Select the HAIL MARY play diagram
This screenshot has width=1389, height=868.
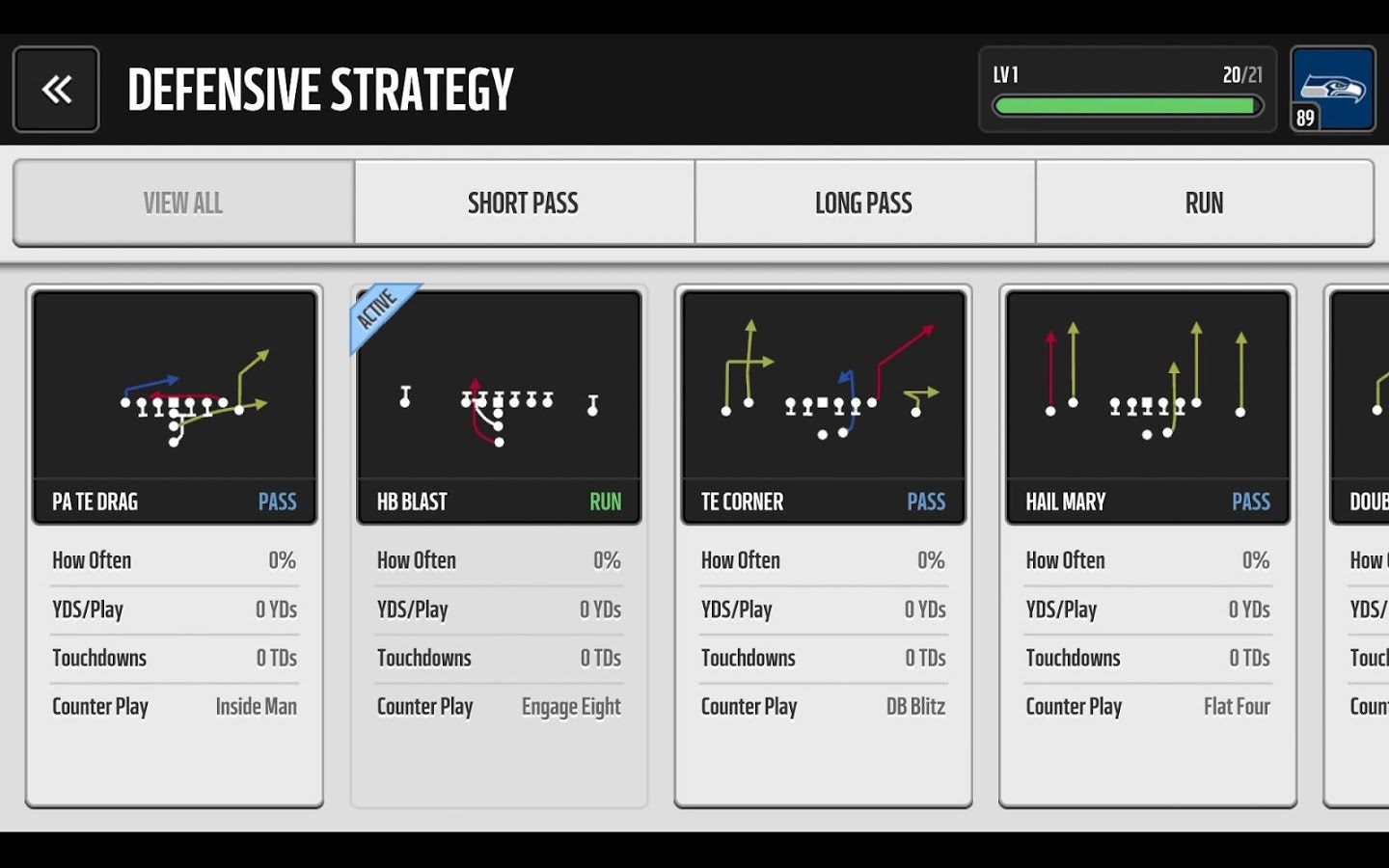tap(1146, 386)
